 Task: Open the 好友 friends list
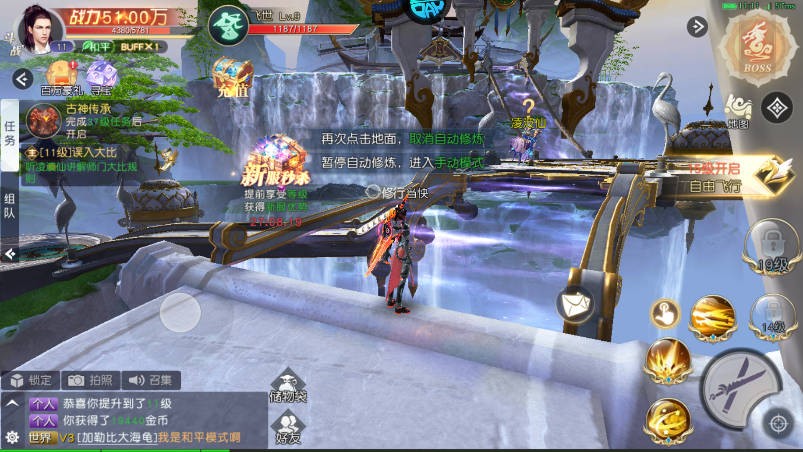tap(288, 428)
